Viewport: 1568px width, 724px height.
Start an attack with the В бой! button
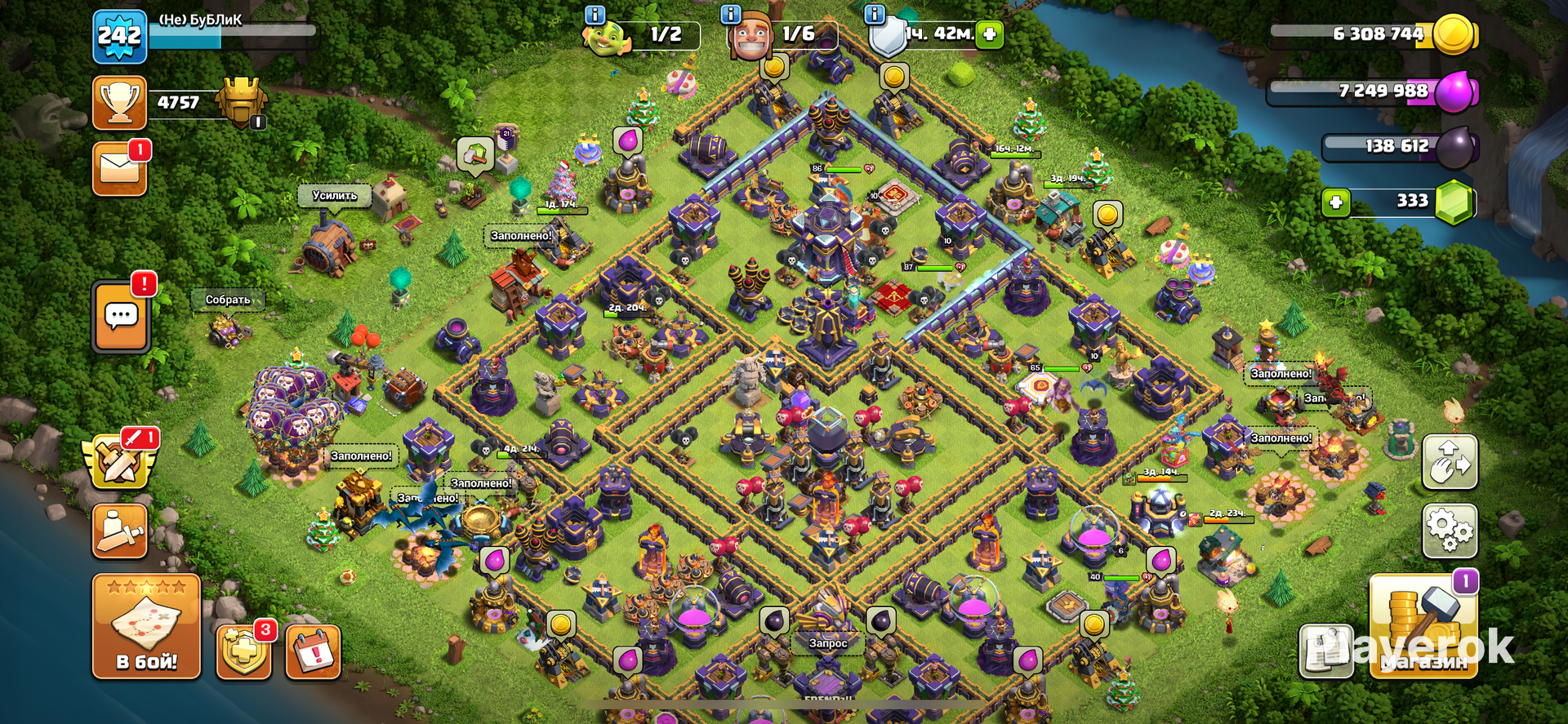coord(146,626)
